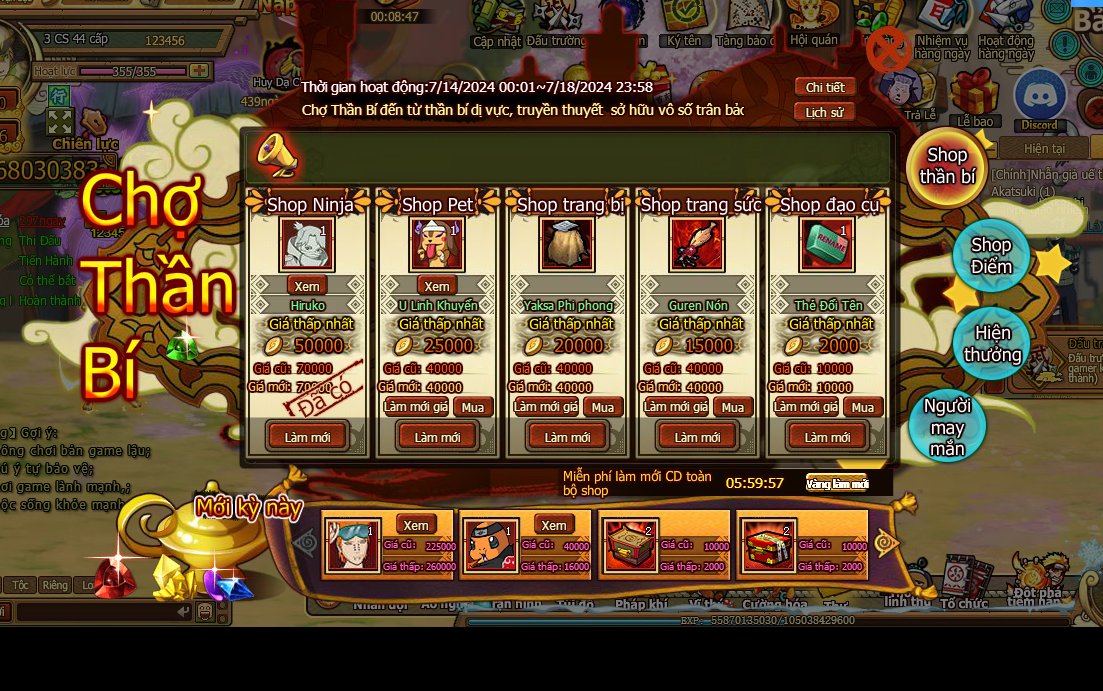
Task: Buy the Yaksa Phi phong with Mua
Action: (603, 407)
